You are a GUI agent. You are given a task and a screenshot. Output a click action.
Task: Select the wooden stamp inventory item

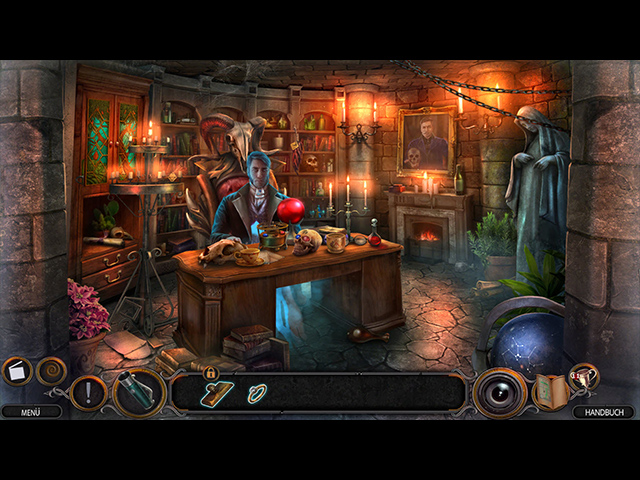click(x=216, y=394)
